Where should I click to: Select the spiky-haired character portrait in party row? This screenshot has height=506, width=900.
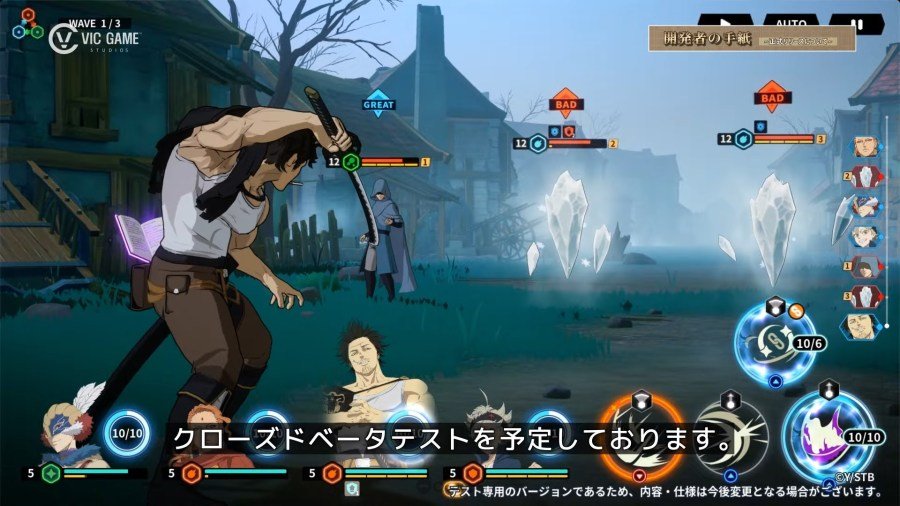(x=492, y=432)
